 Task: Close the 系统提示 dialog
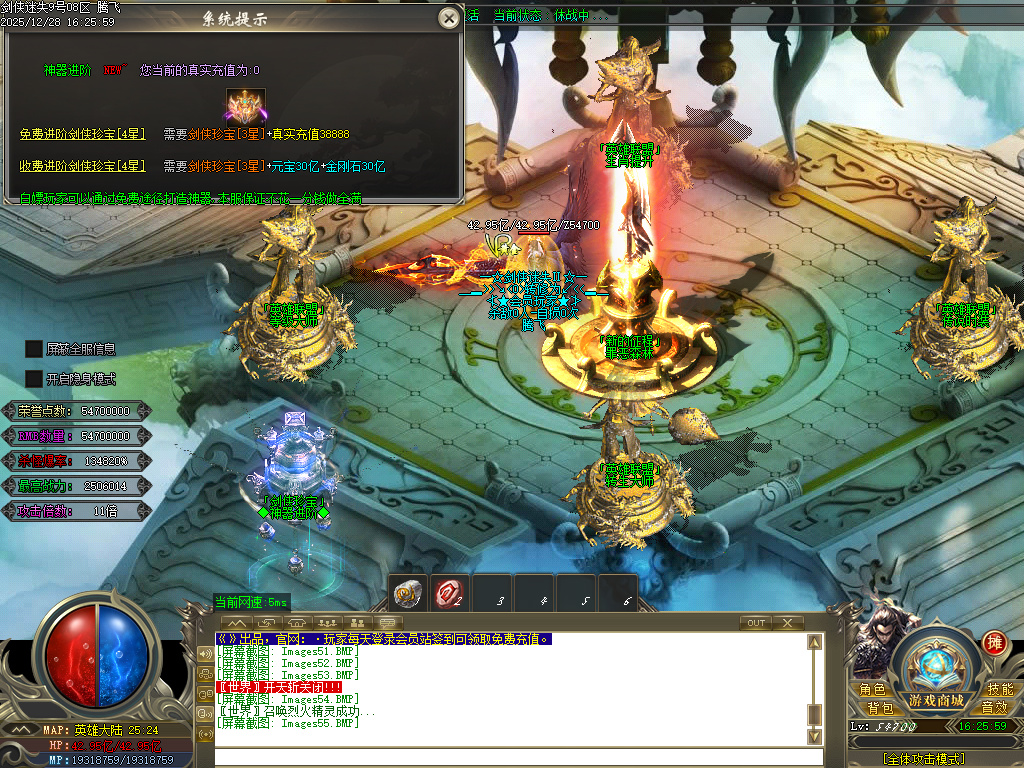(x=449, y=18)
